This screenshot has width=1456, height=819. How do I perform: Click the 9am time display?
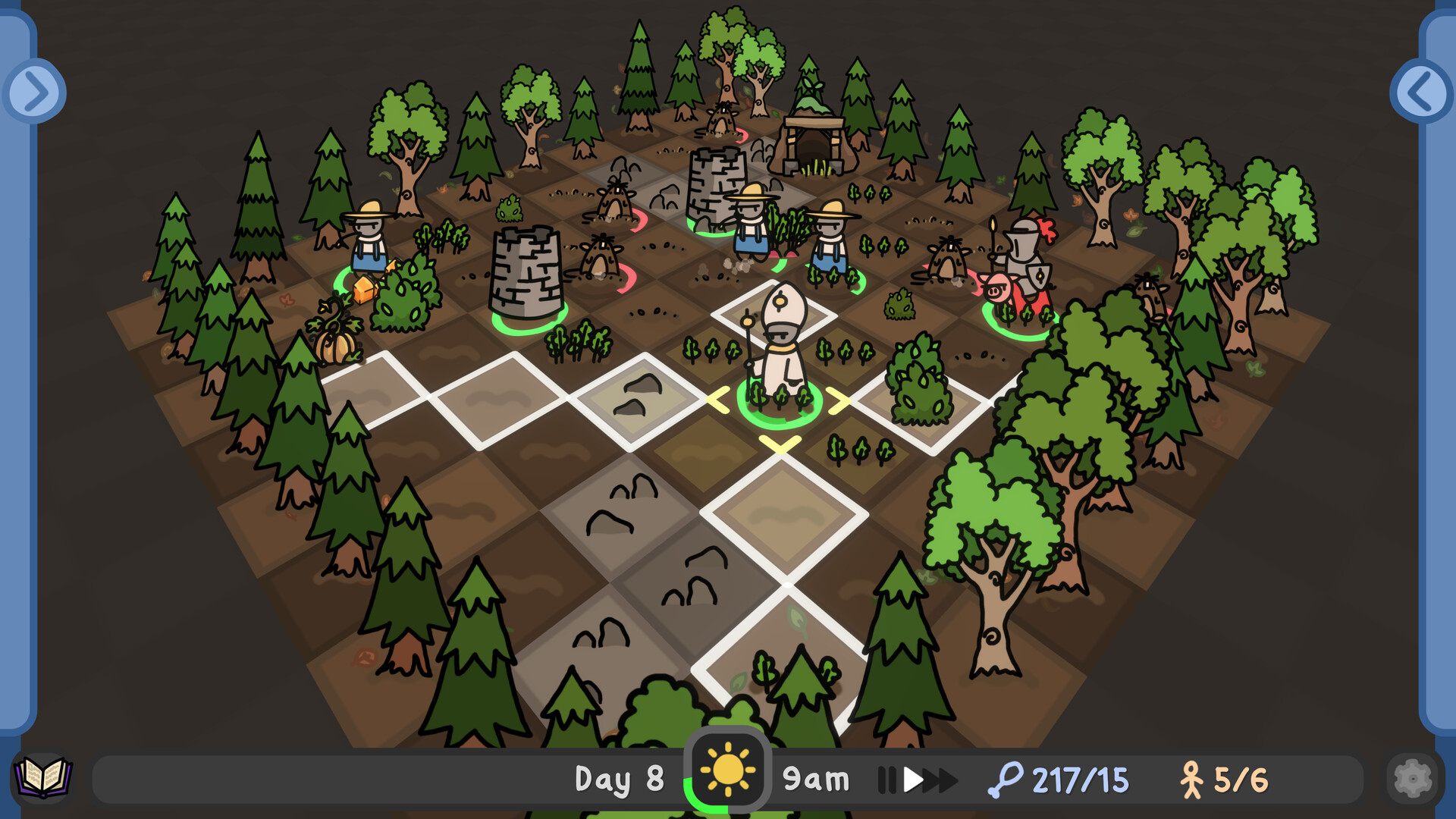(x=817, y=777)
